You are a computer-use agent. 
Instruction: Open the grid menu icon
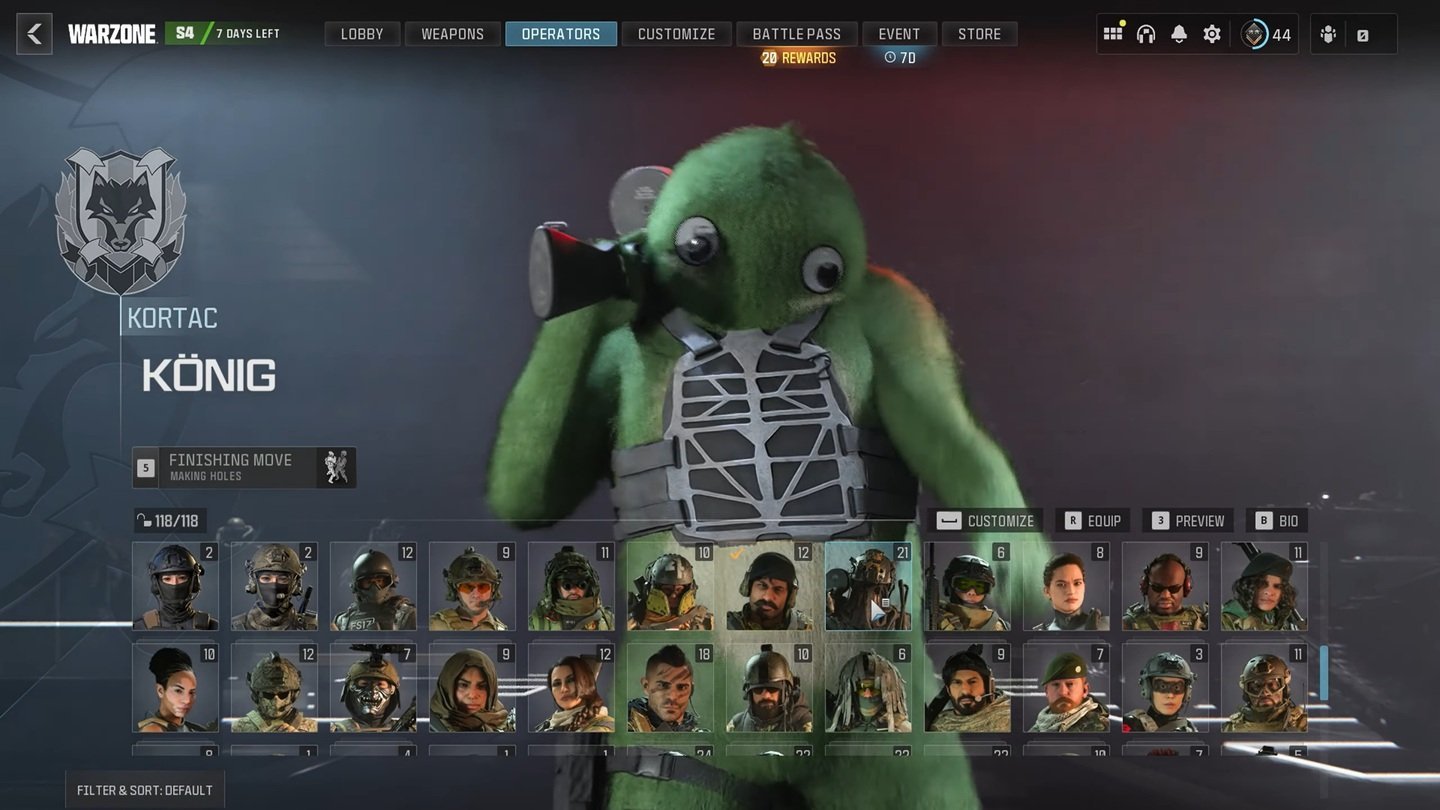pos(1113,34)
